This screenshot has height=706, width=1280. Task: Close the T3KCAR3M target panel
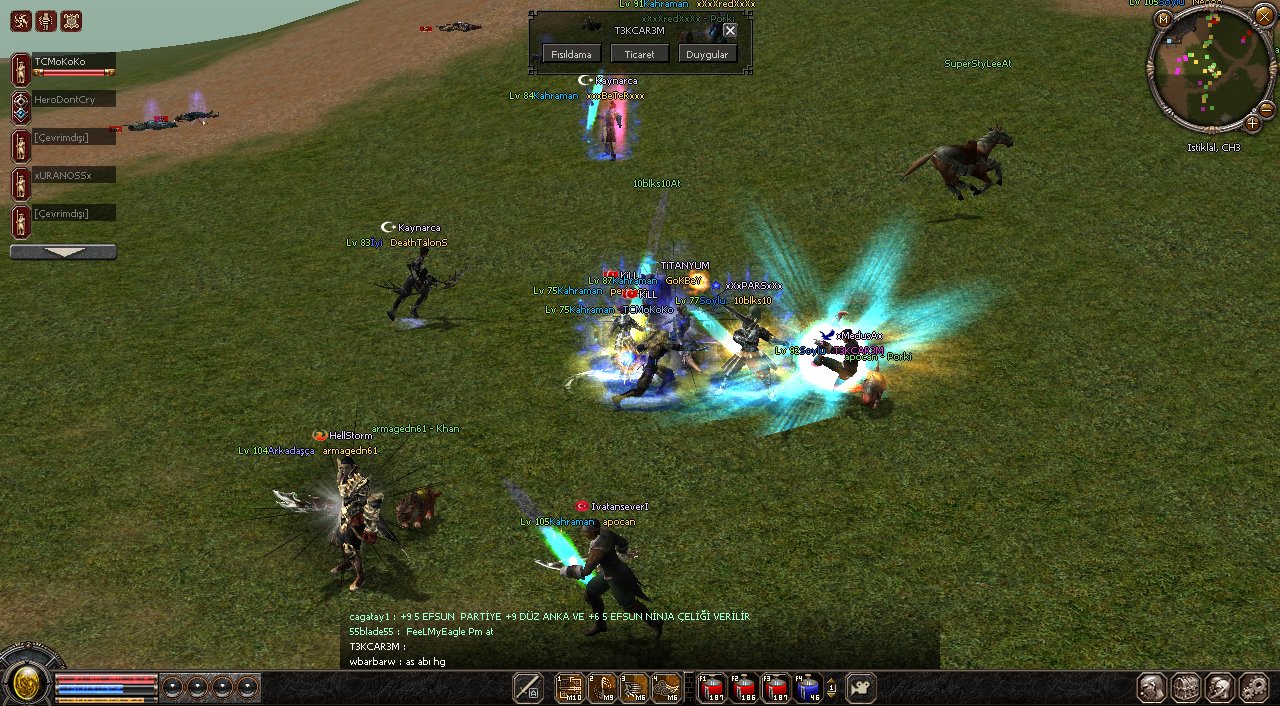pyautogui.click(x=730, y=30)
